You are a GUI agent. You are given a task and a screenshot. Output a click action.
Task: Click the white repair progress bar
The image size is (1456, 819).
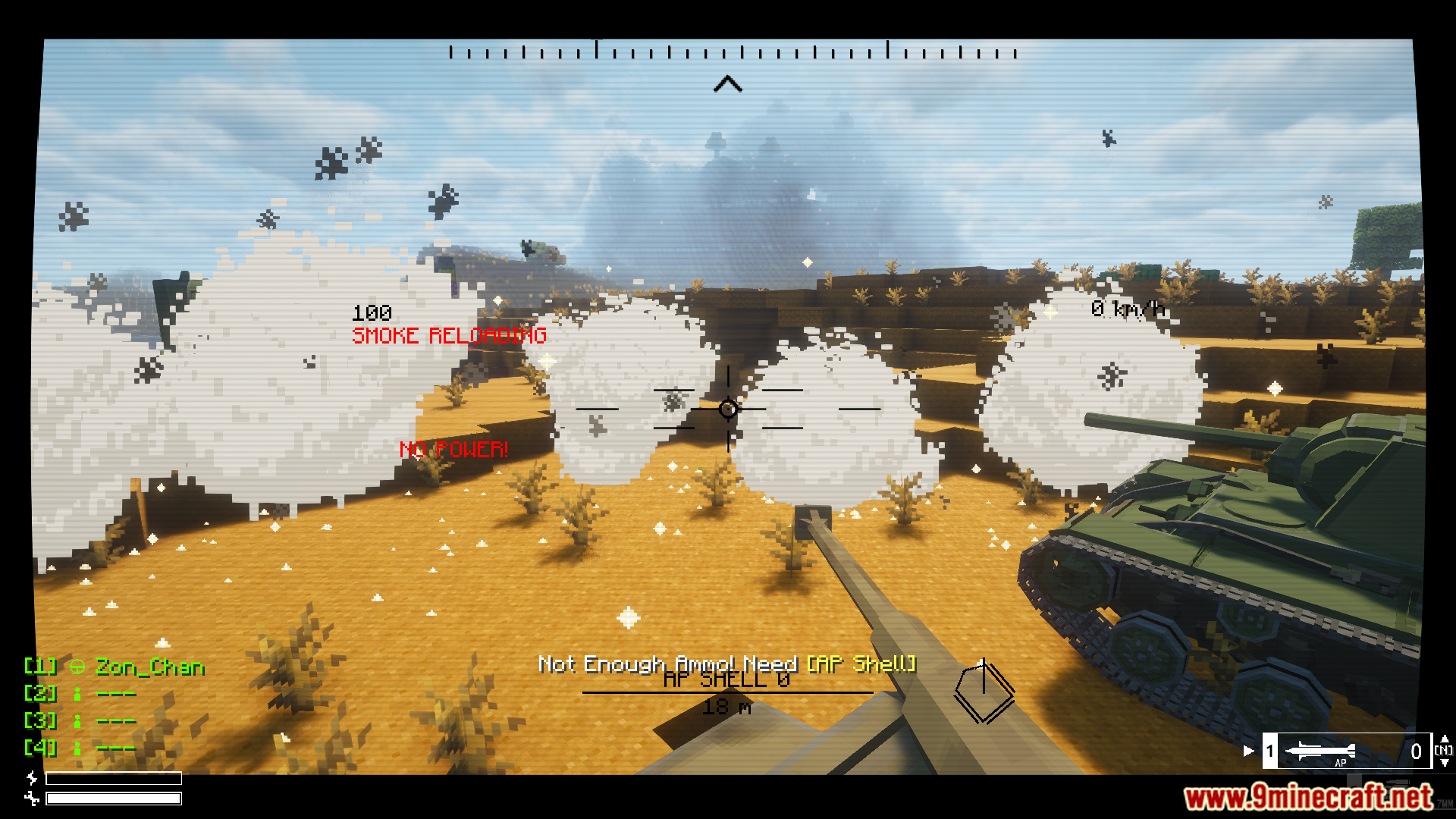114,798
